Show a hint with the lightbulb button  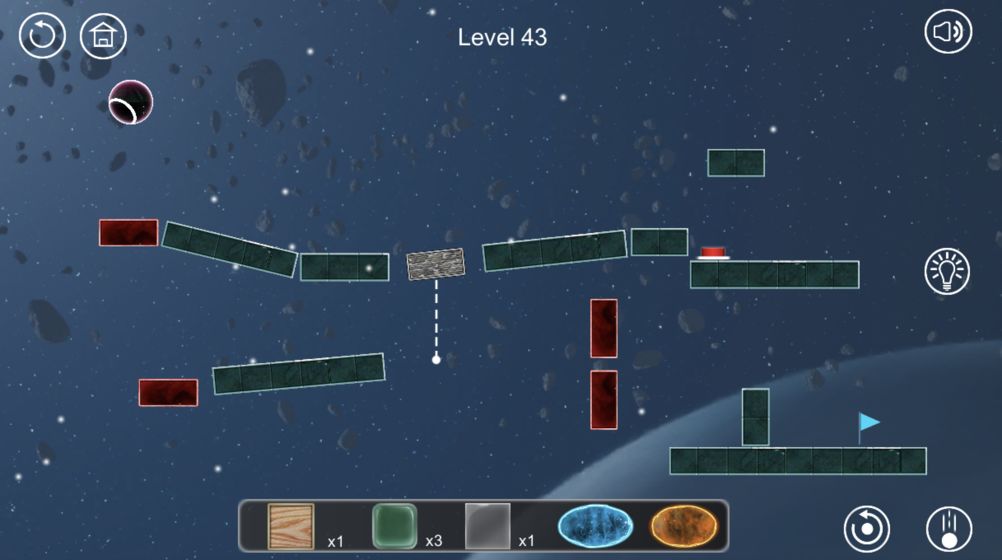[x=947, y=271]
